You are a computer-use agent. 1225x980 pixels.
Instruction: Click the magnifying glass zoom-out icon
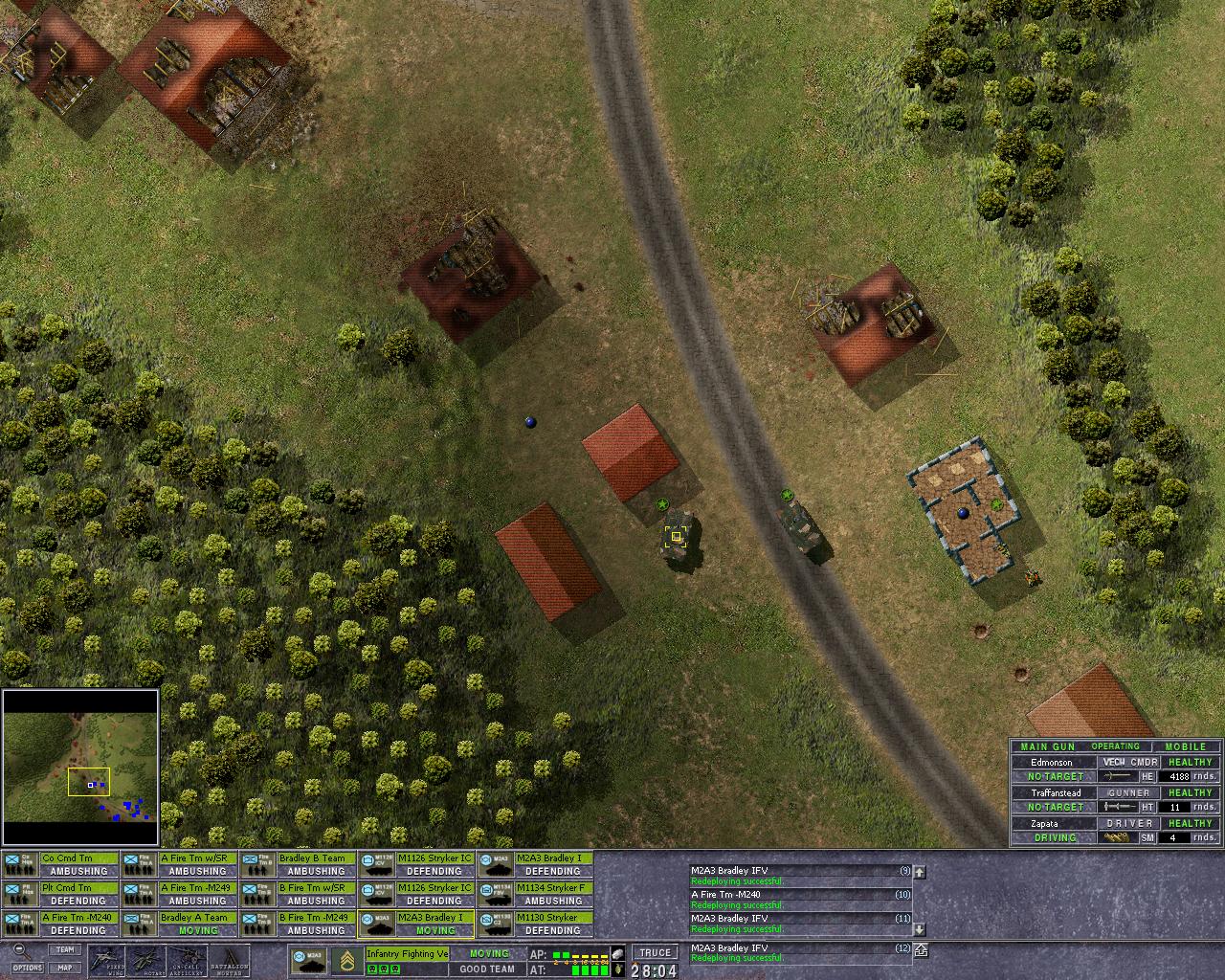click(21, 951)
